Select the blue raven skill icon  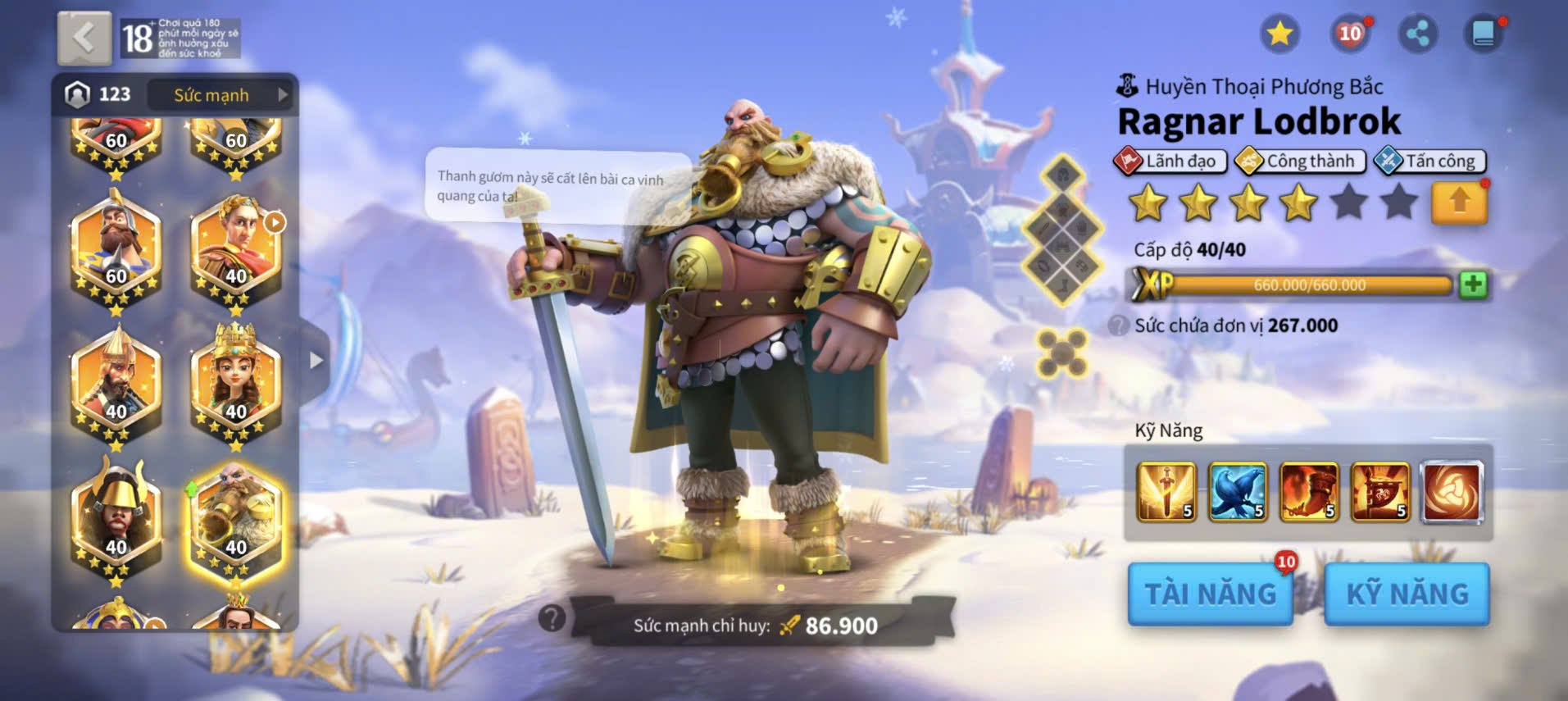coord(1237,492)
